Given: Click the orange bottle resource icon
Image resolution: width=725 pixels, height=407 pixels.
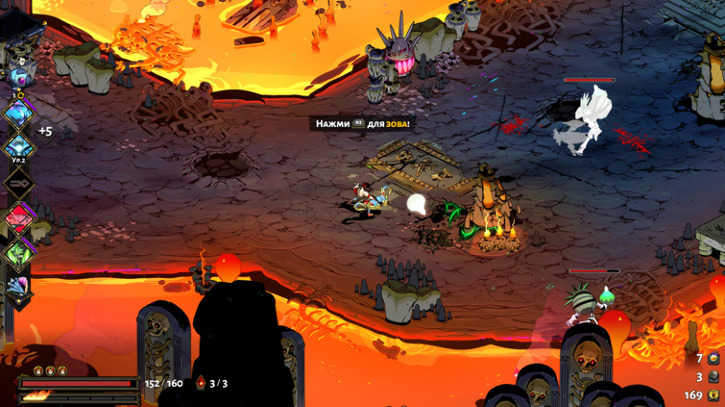Looking at the screenshot, I should tap(714, 358).
